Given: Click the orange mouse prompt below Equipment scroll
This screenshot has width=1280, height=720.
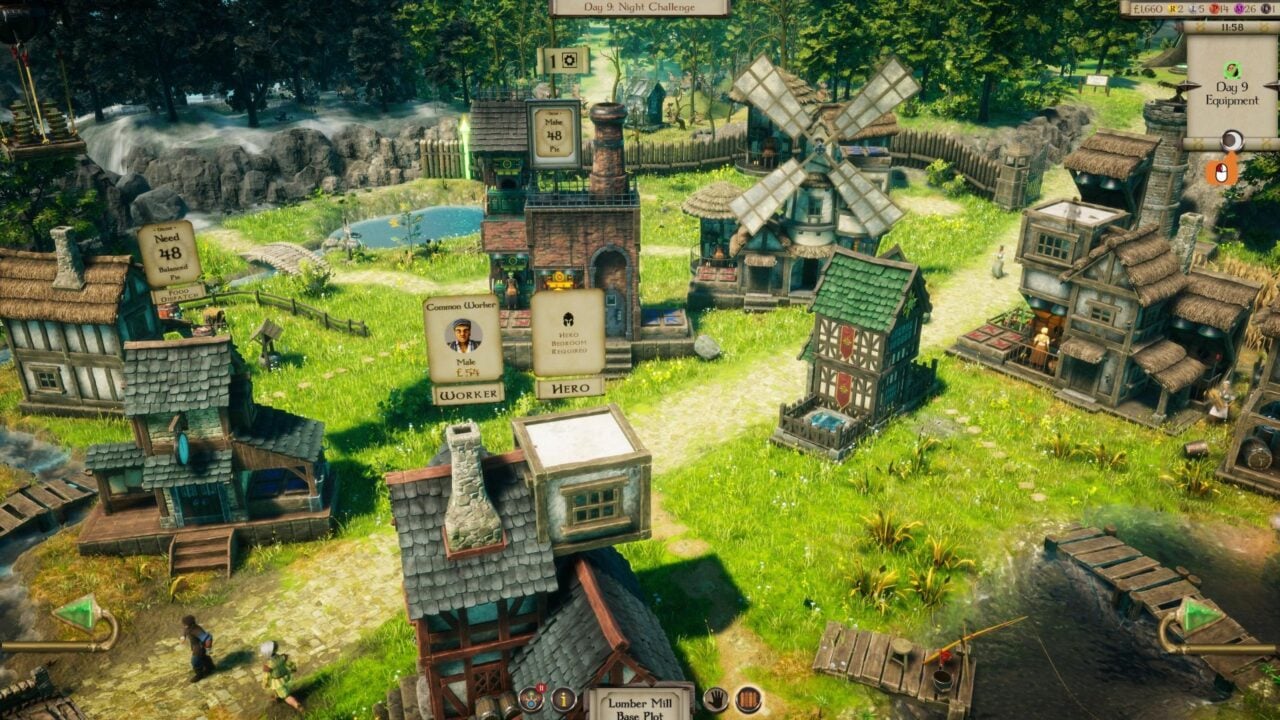Looking at the screenshot, I should click(x=1222, y=170).
